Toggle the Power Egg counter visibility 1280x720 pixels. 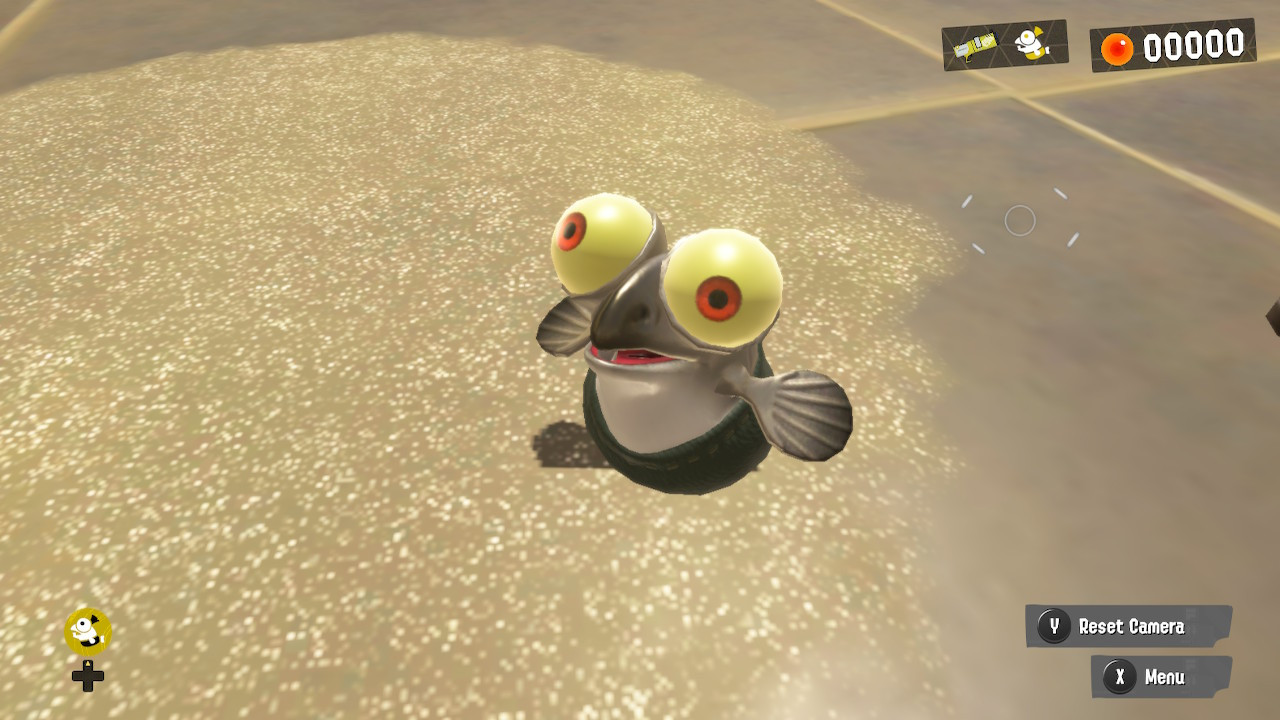1172,44
